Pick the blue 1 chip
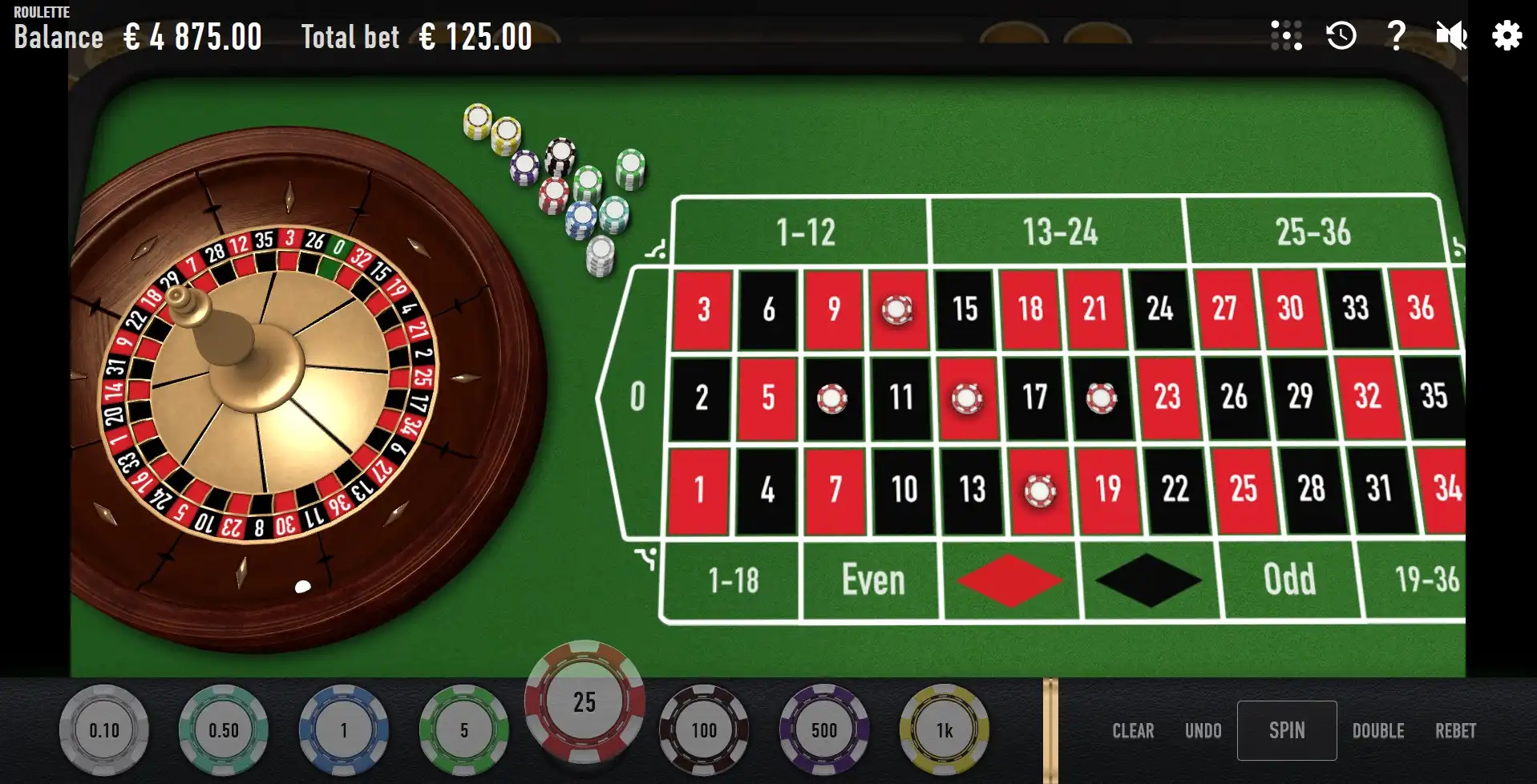 (344, 730)
